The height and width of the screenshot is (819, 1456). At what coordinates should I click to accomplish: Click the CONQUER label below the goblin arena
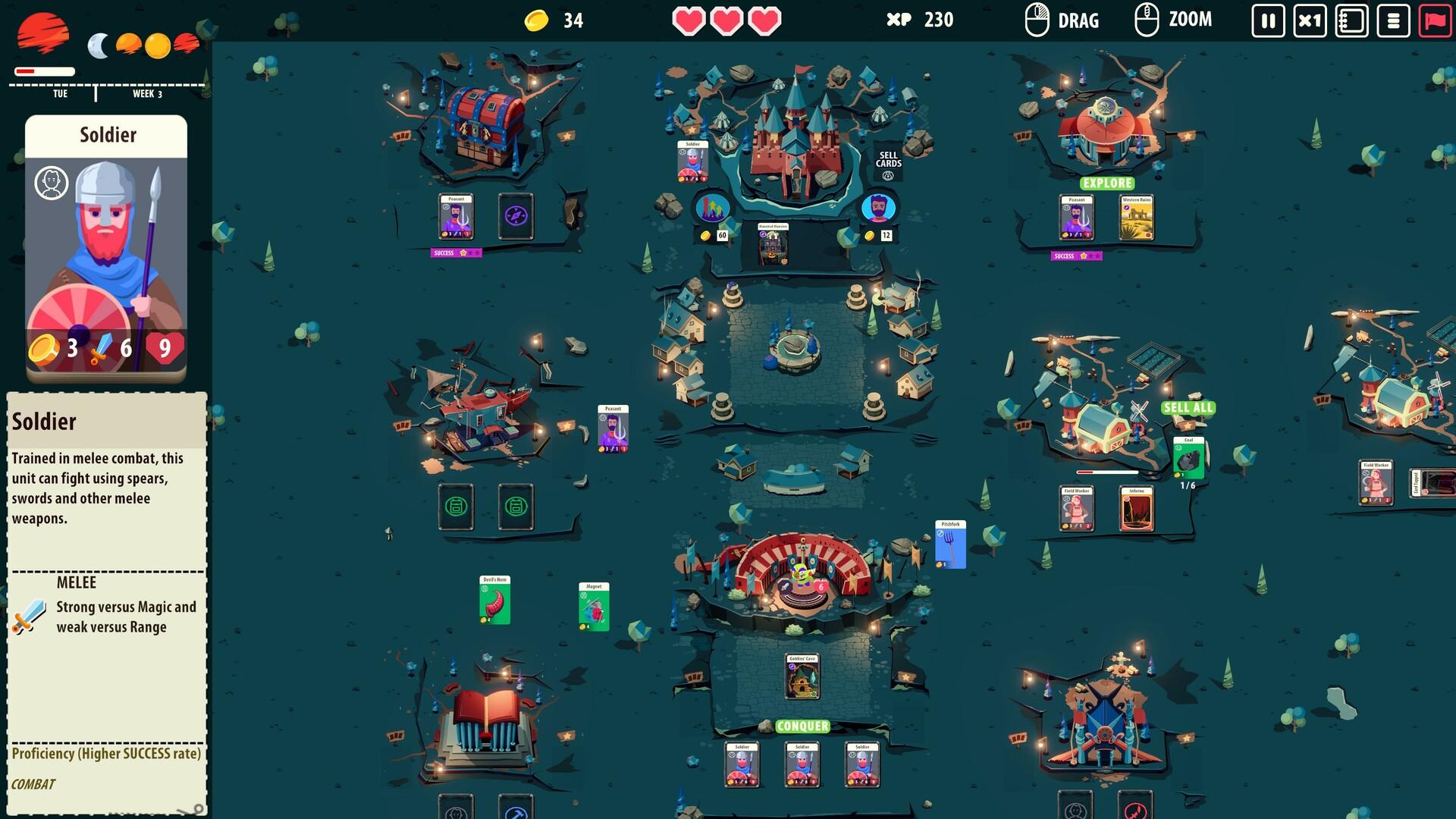pos(802,726)
